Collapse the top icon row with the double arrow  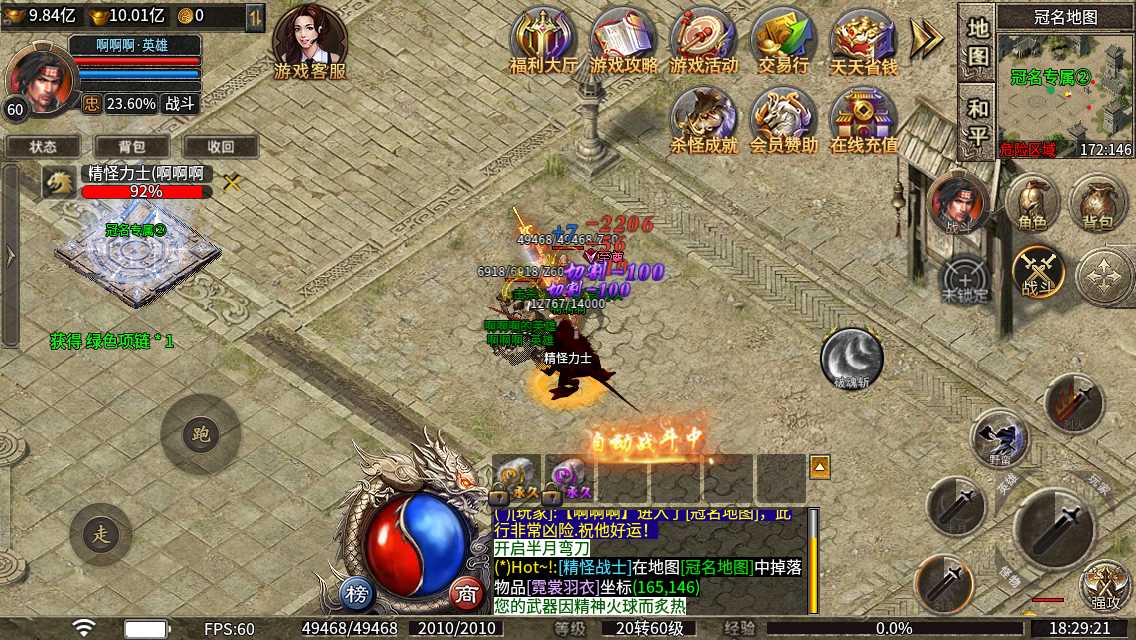(x=927, y=38)
